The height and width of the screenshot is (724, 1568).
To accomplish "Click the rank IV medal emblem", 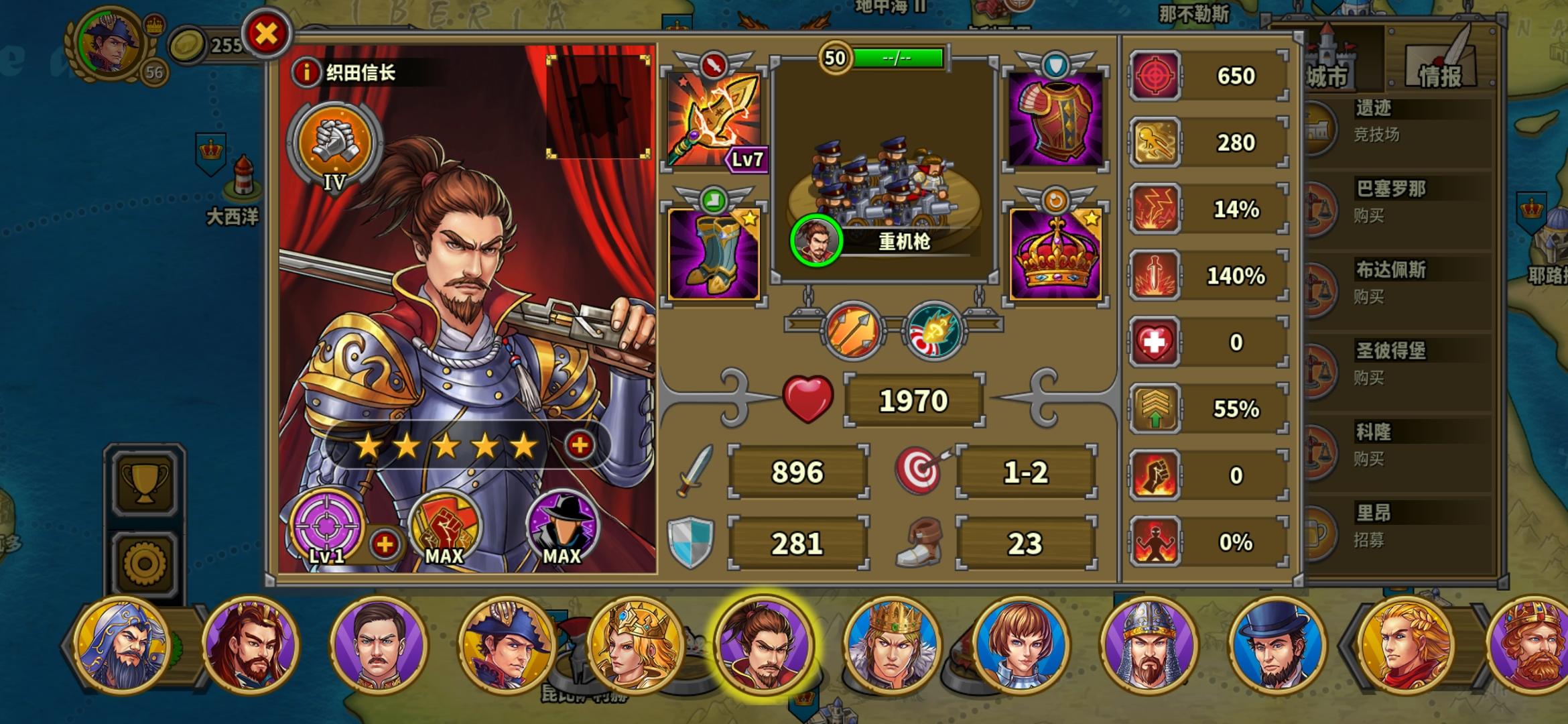I will tap(337, 144).
